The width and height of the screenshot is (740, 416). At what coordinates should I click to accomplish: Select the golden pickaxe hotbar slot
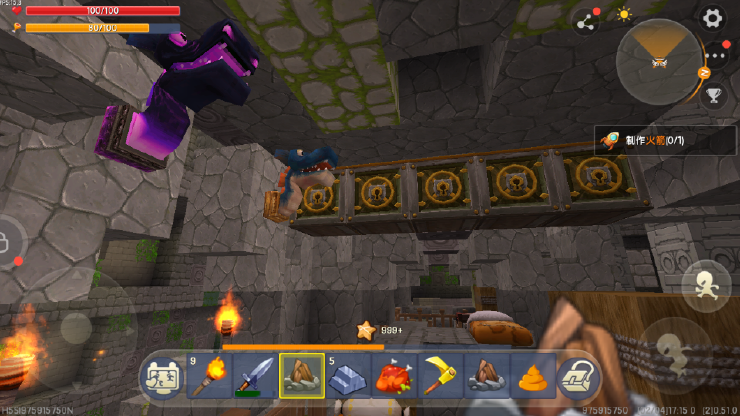pyautogui.click(x=441, y=377)
